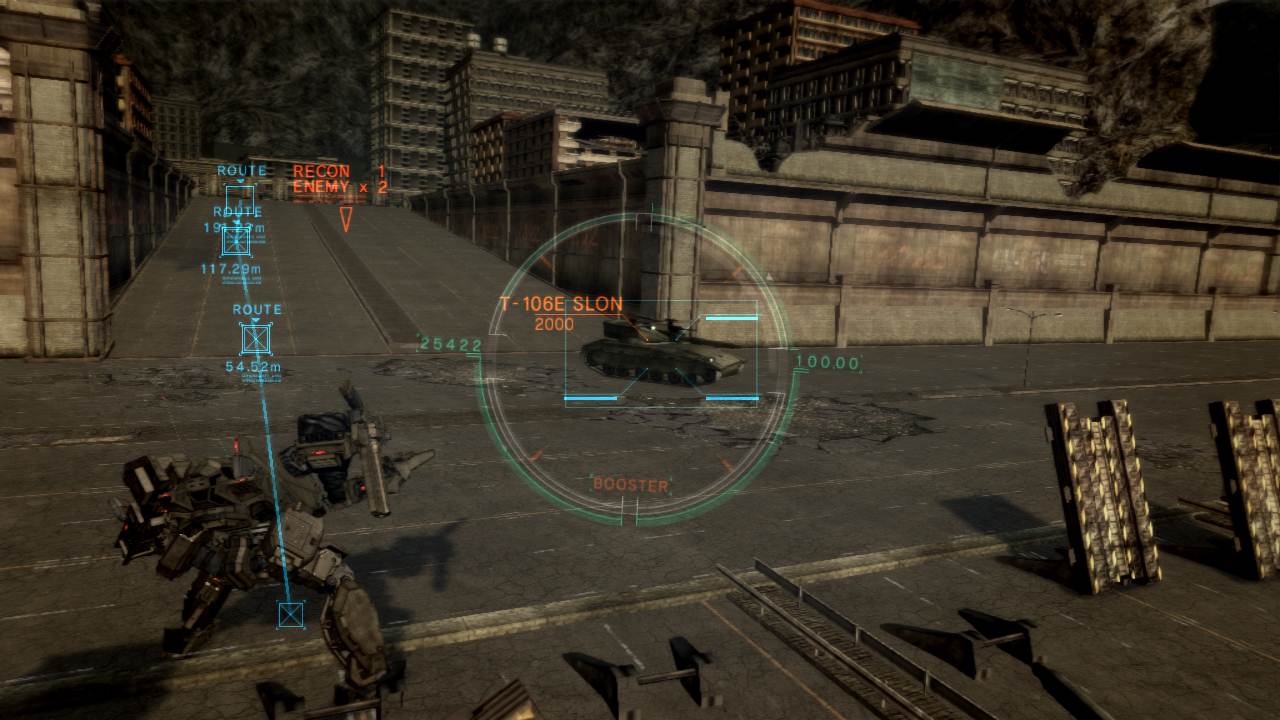Click the waypoint marker near the mech's legs
The width and height of the screenshot is (1280, 720).
289,615
